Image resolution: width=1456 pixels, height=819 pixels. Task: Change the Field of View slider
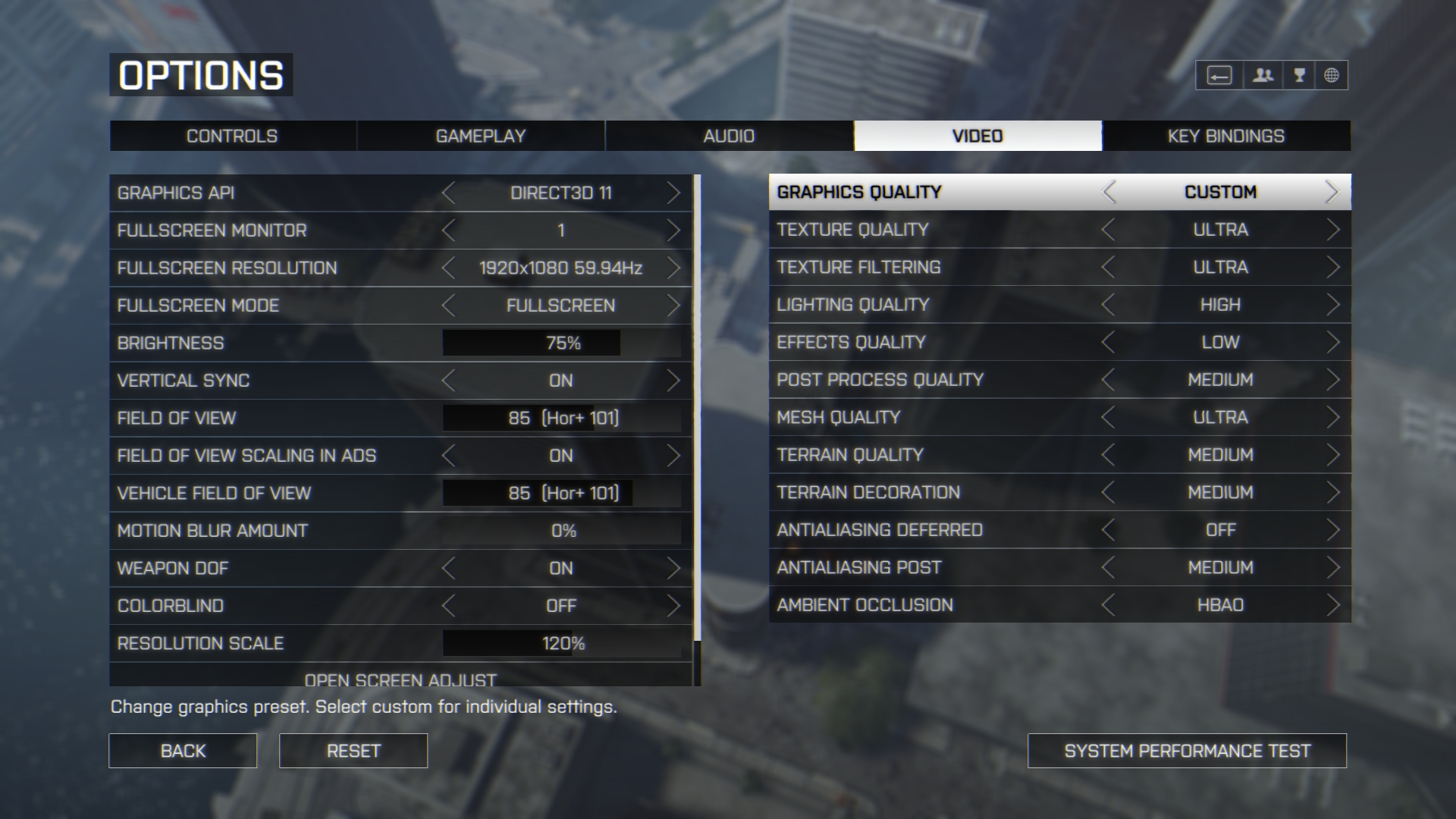pyautogui.click(x=561, y=418)
